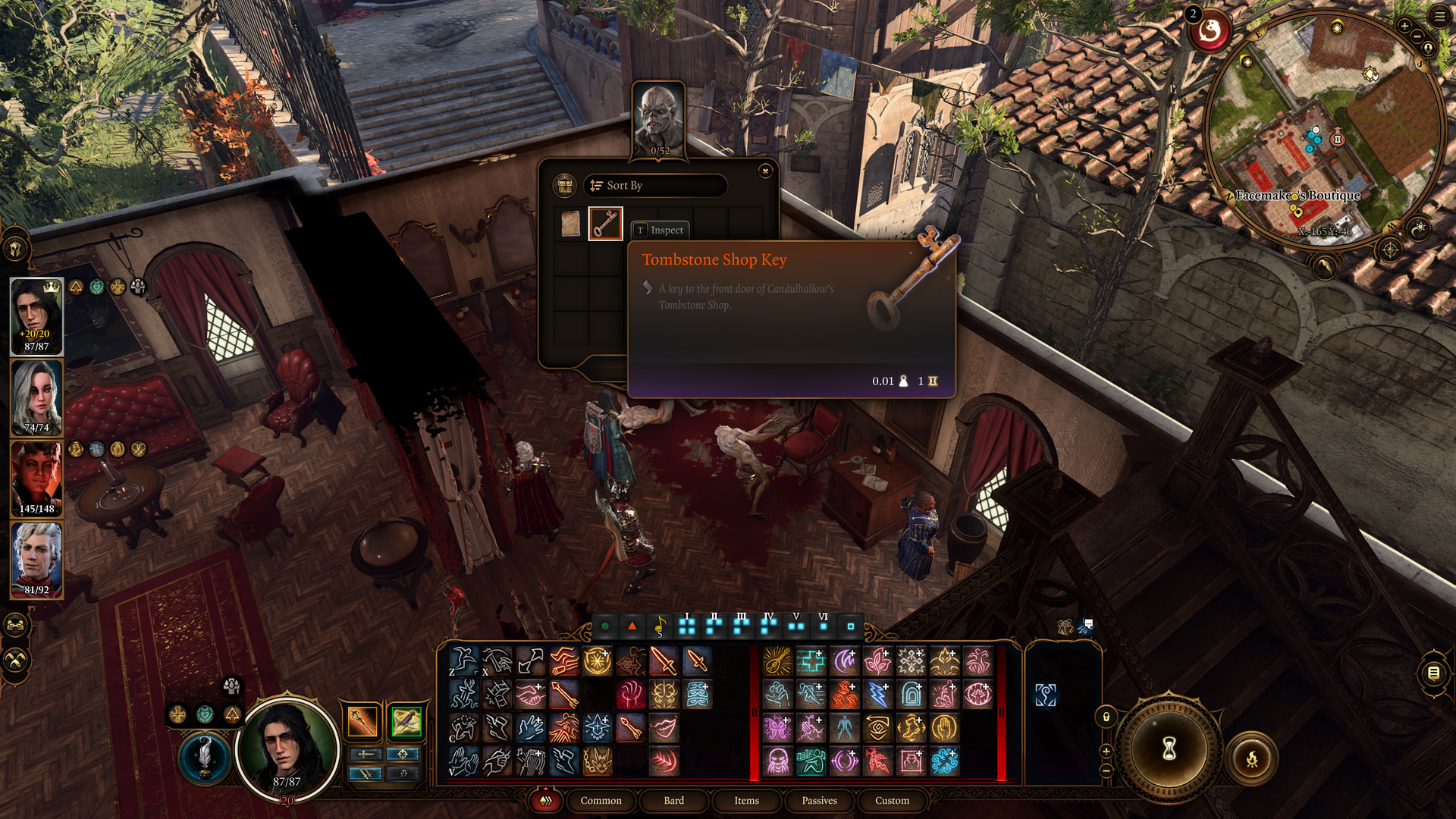1456x819 pixels.
Task: Switch to the Common hotbar tab
Action: (601, 801)
